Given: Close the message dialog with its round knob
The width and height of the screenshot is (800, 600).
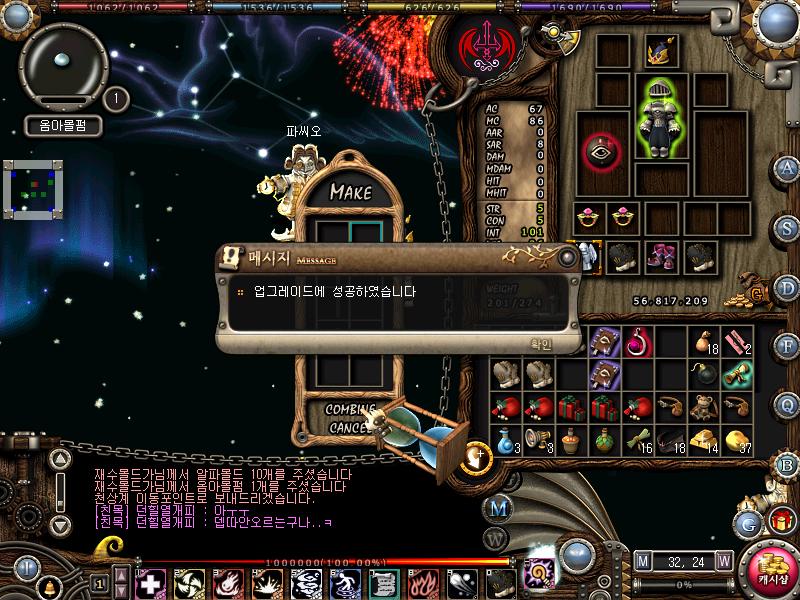Looking at the screenshot, I should [x=568, y=257].
